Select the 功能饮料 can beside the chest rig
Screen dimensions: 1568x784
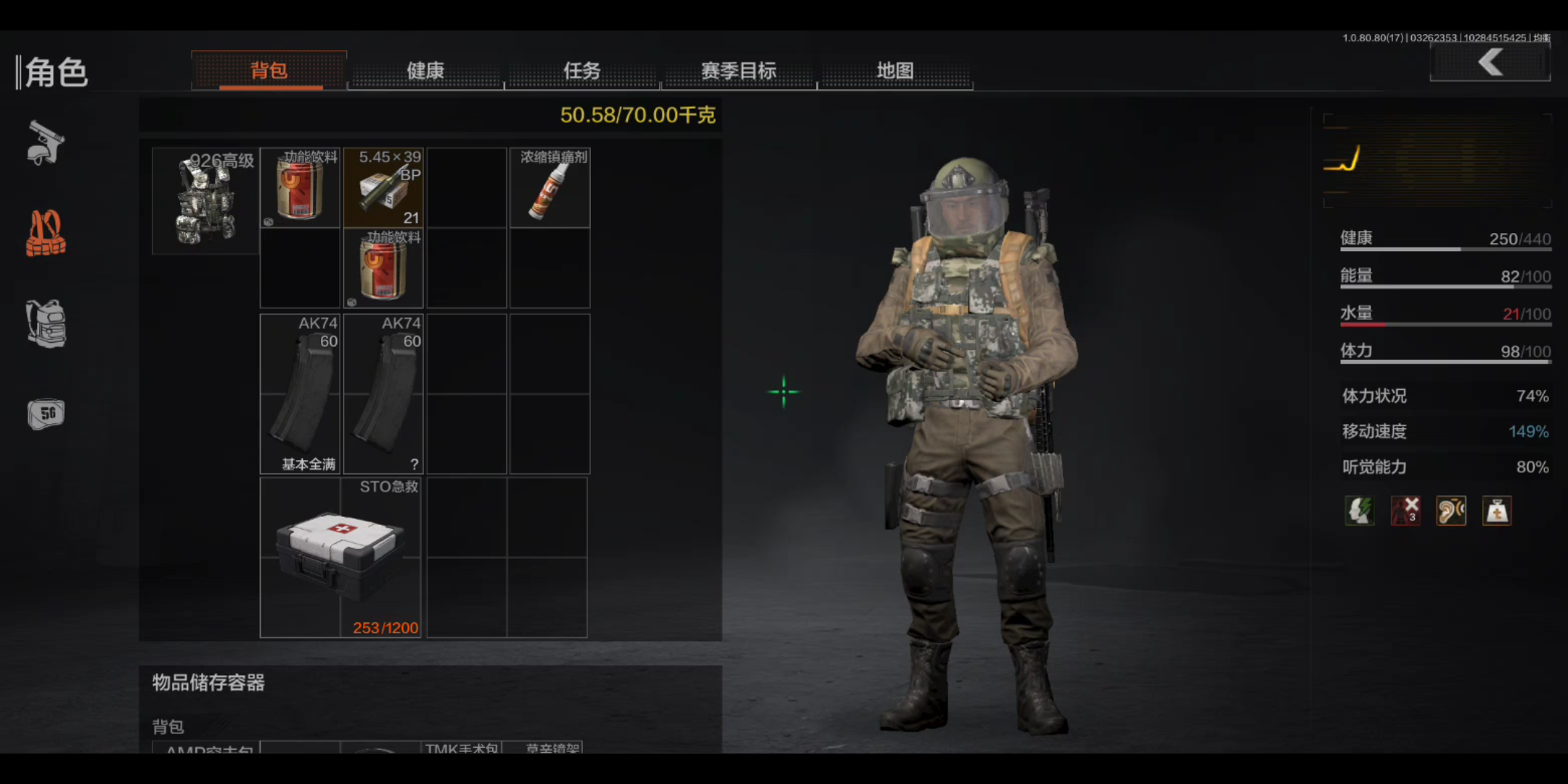[x=300, y=188]
